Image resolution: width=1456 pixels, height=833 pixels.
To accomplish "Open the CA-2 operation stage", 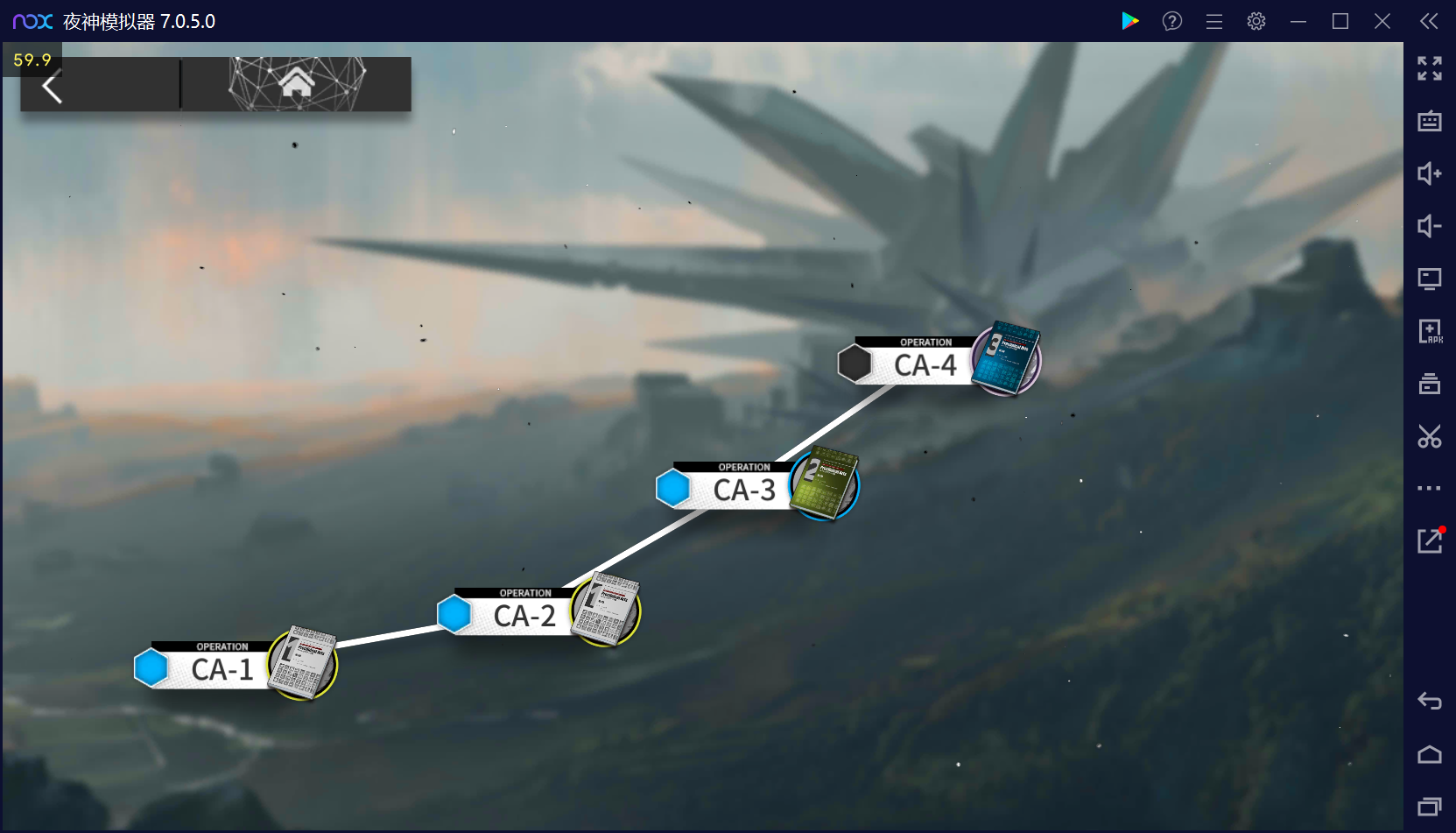I will click(x=524, y=616).
